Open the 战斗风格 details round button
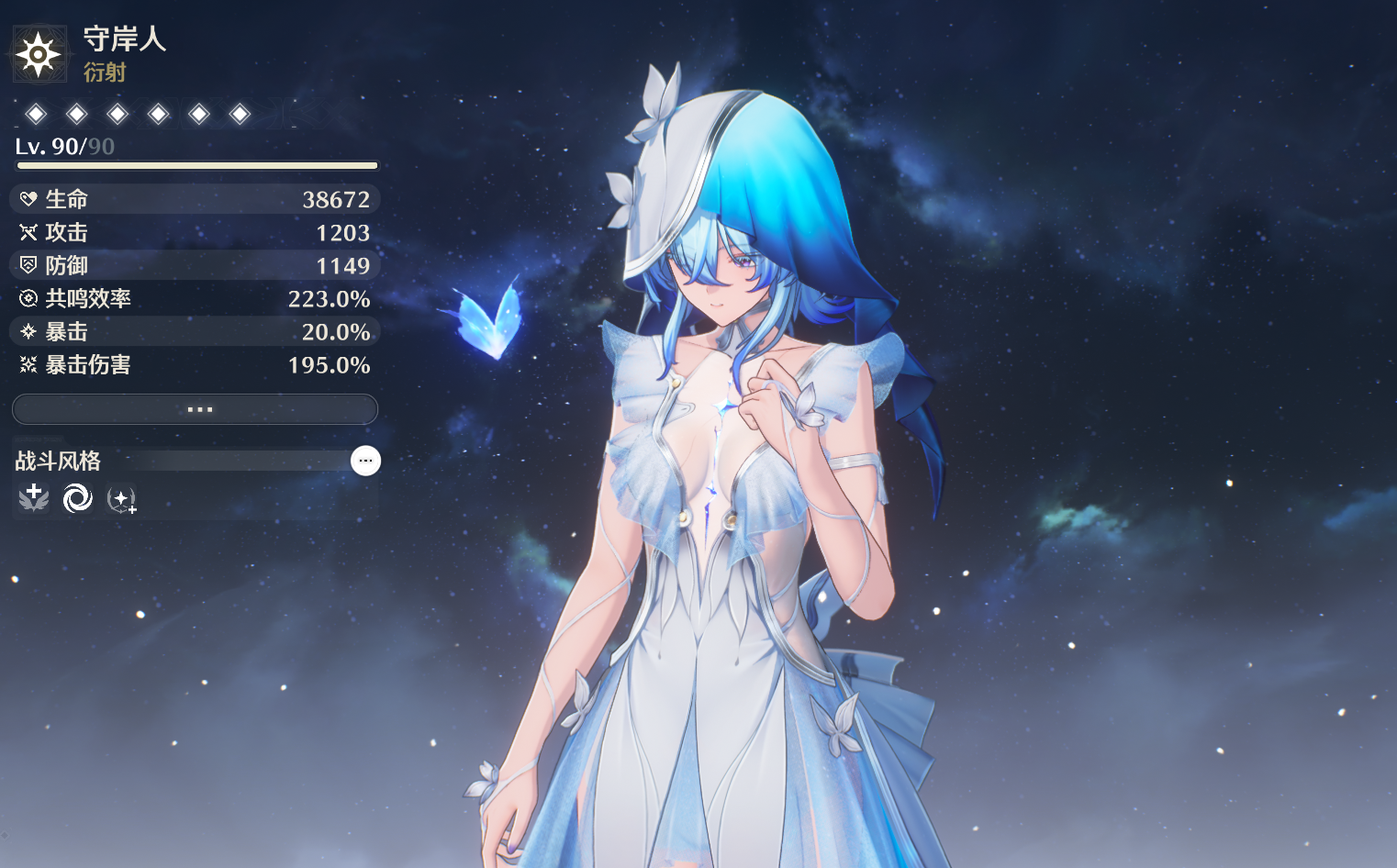This screenshot has height=868, width=1397. click(x=365, y=461)
